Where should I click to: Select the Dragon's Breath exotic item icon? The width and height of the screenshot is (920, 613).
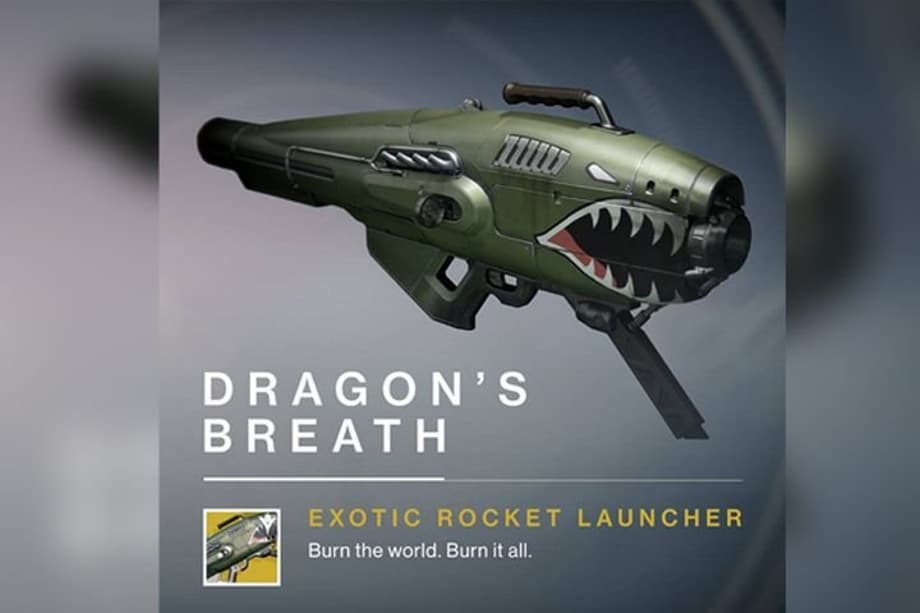pyautogui.click(x=241, y=546)
